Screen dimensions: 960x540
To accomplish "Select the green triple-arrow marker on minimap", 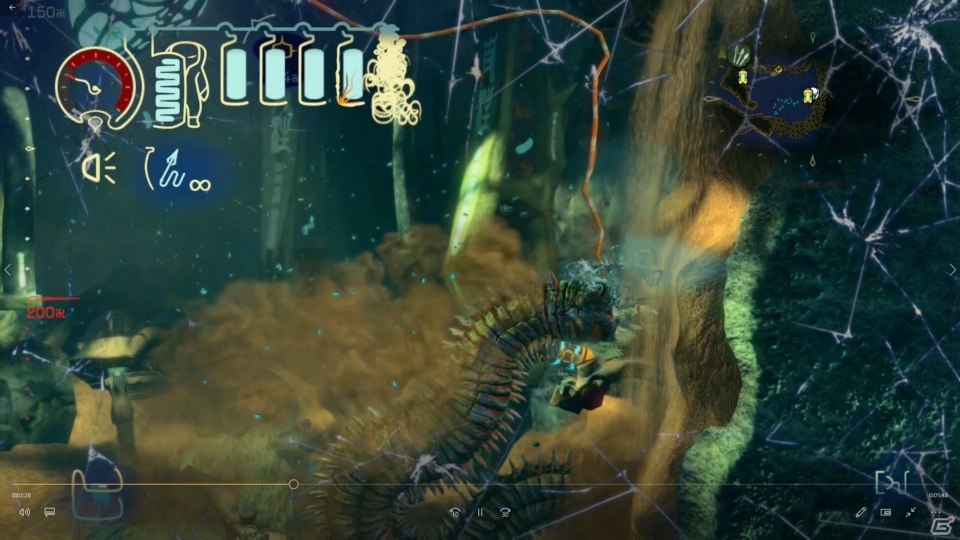I will (741, 55).
